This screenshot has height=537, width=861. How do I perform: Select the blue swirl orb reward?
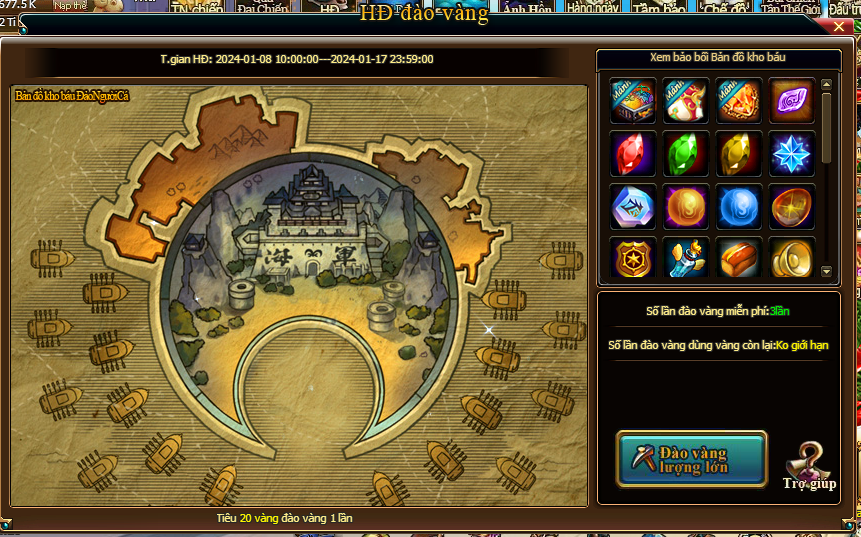tap(739, 207)
